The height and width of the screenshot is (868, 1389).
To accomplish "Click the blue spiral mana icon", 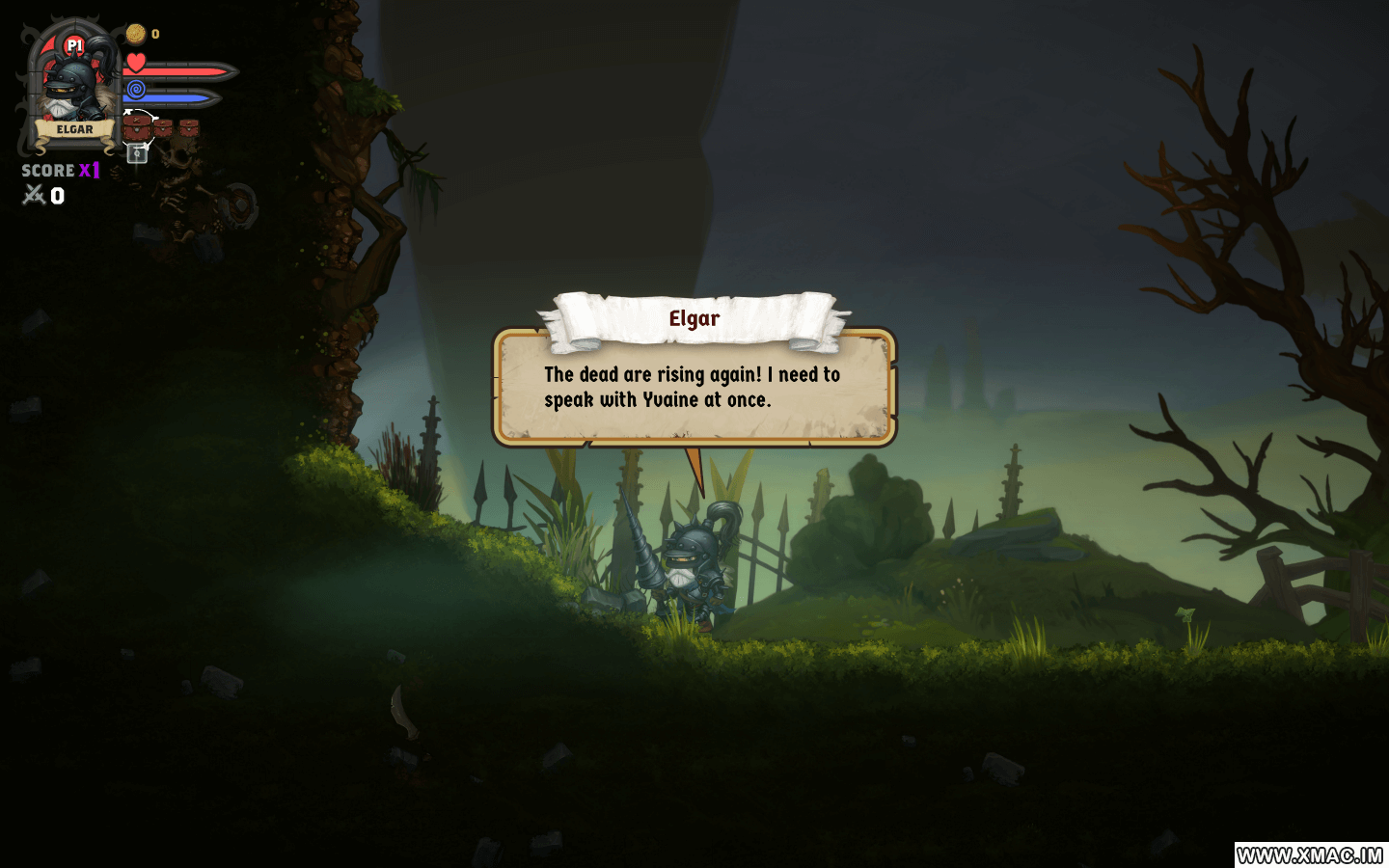I will tap(135, 91).
